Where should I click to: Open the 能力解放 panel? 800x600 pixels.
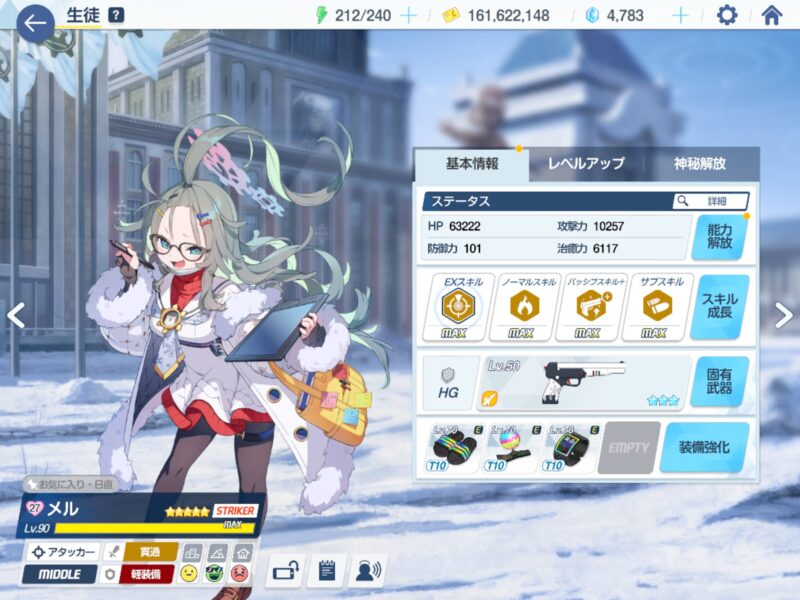point(719,236)
